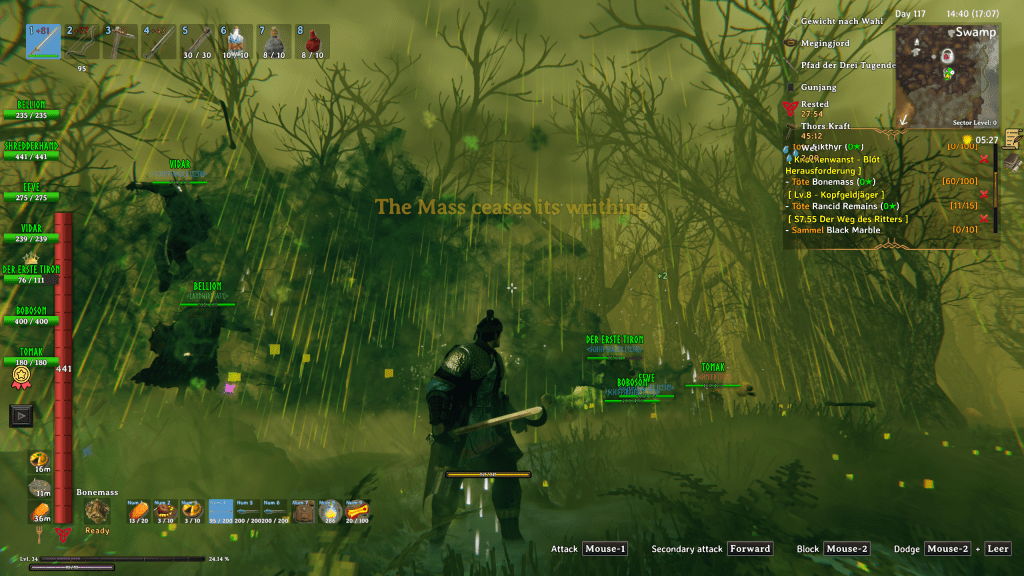Viewport: 1024px width, 576px height.
Task: Select the sword in hotbar slot 1
Action: point(43,42)
